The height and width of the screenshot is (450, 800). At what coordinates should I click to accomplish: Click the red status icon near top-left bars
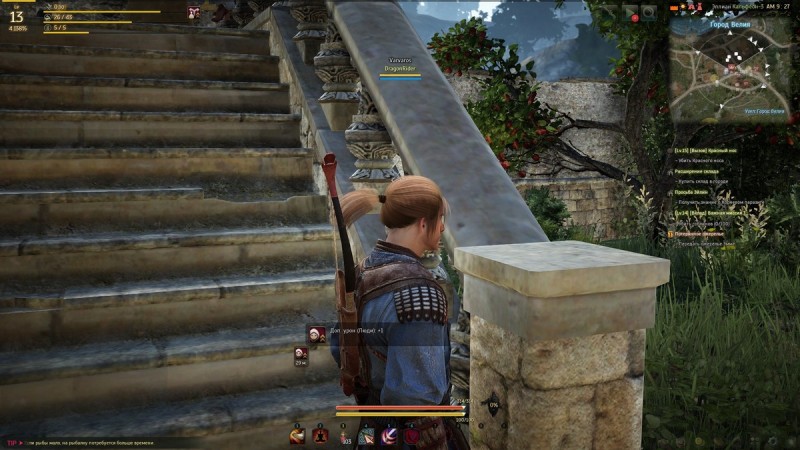click(194, 12)
